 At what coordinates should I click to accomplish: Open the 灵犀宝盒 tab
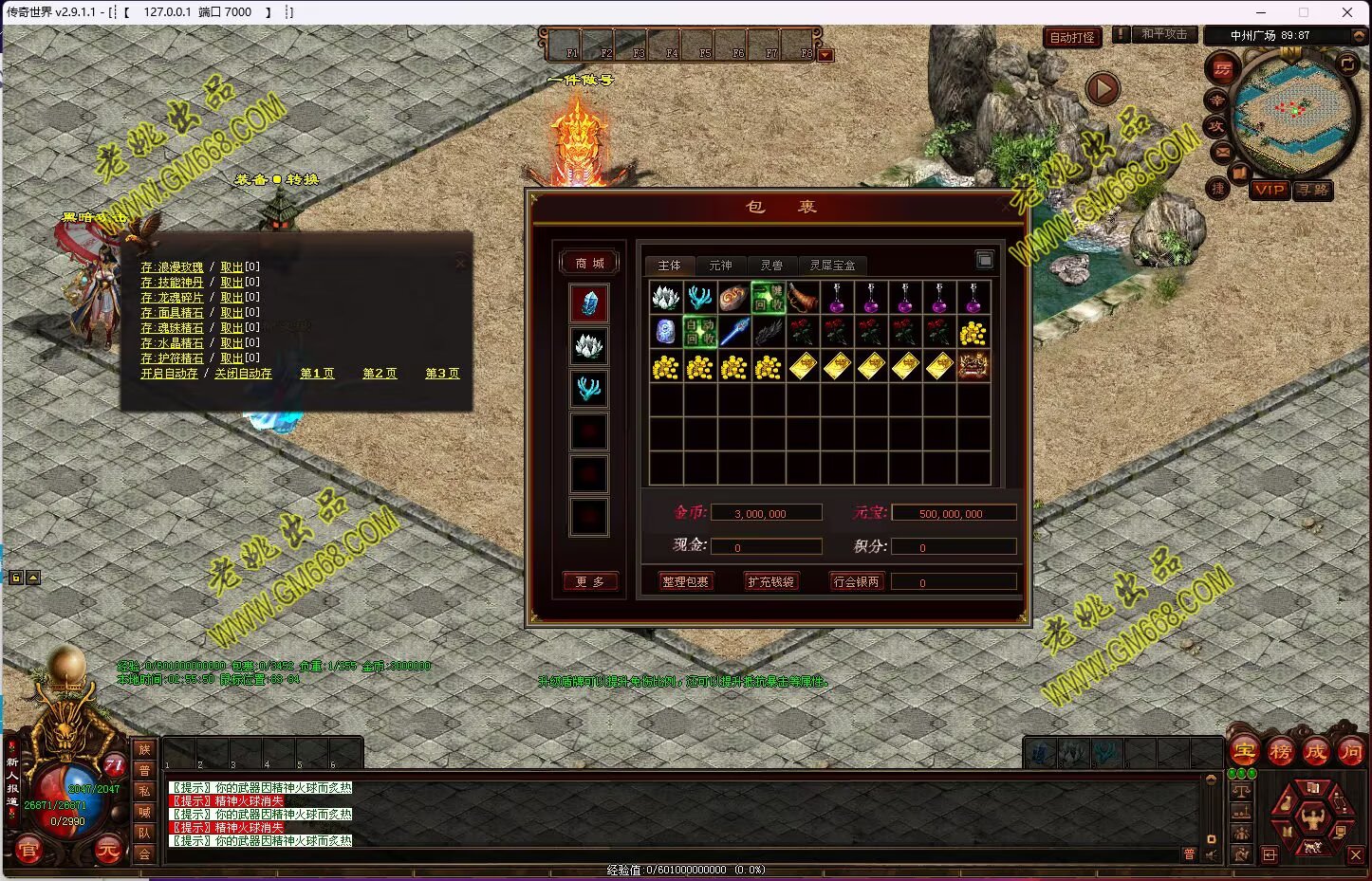tap(832, 266)
